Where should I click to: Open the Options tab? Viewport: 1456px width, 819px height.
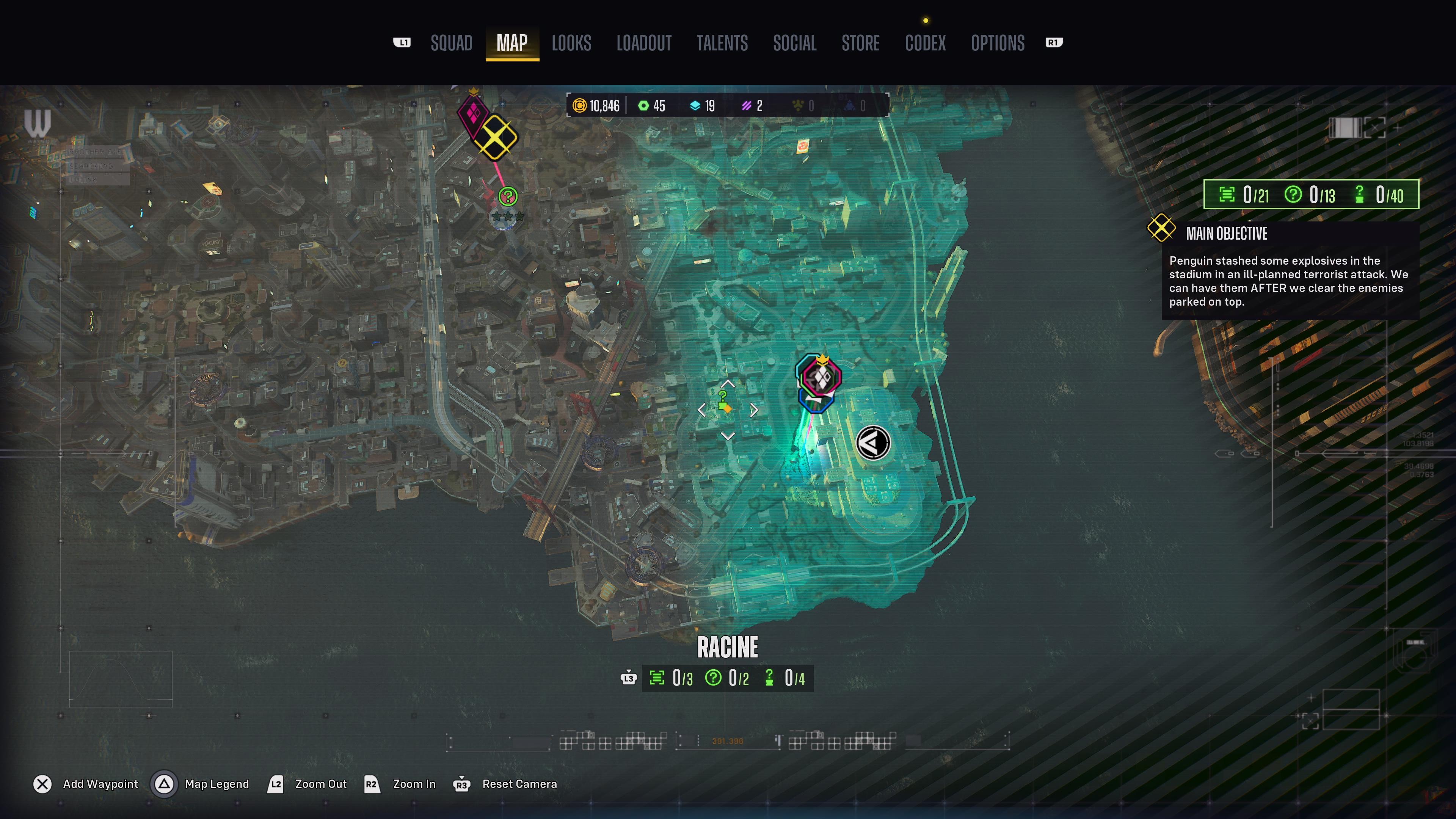click(x=997, y=43)
